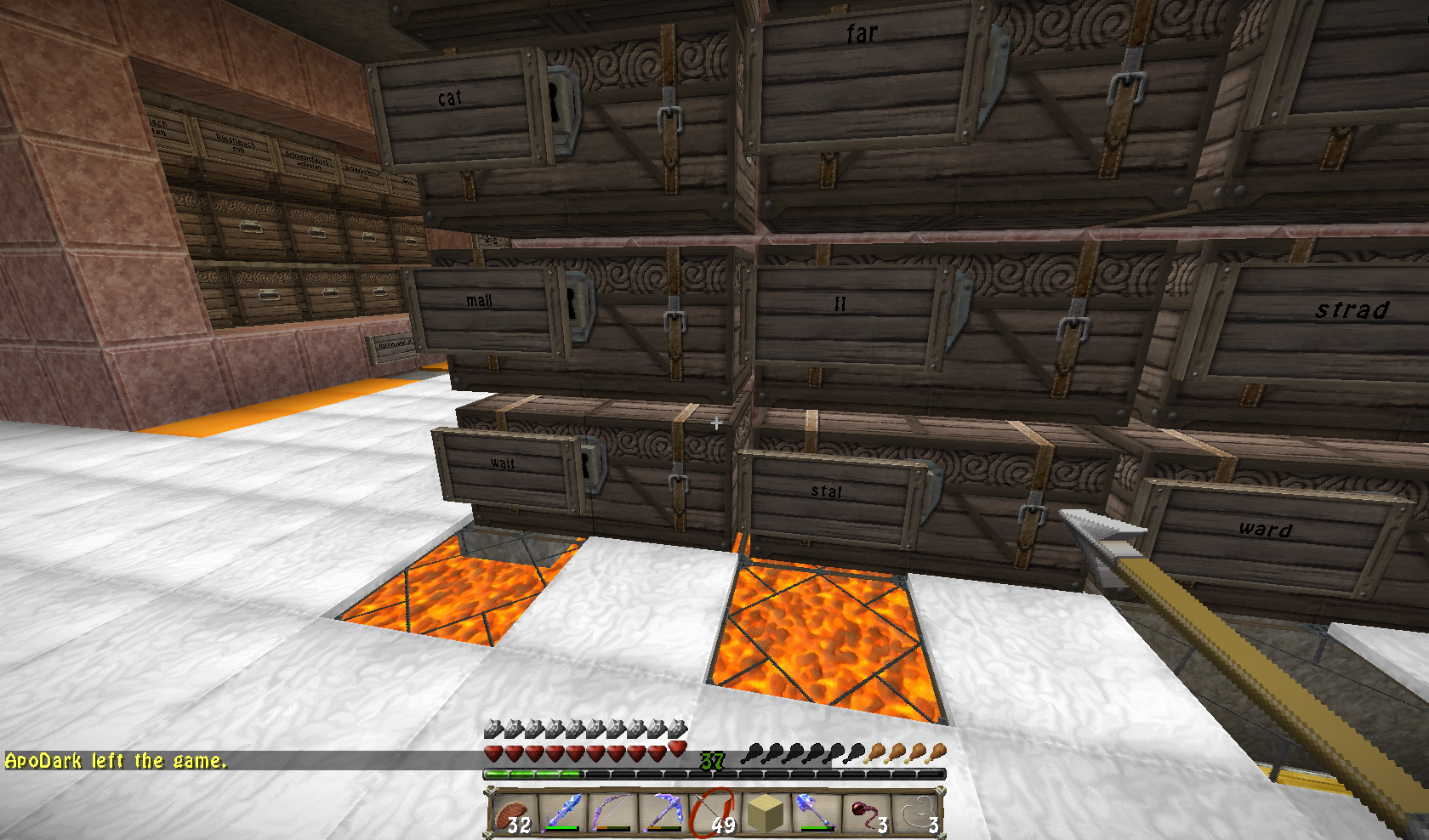
Task: Pick the sandstone block slot
Action: coord(764,814)
